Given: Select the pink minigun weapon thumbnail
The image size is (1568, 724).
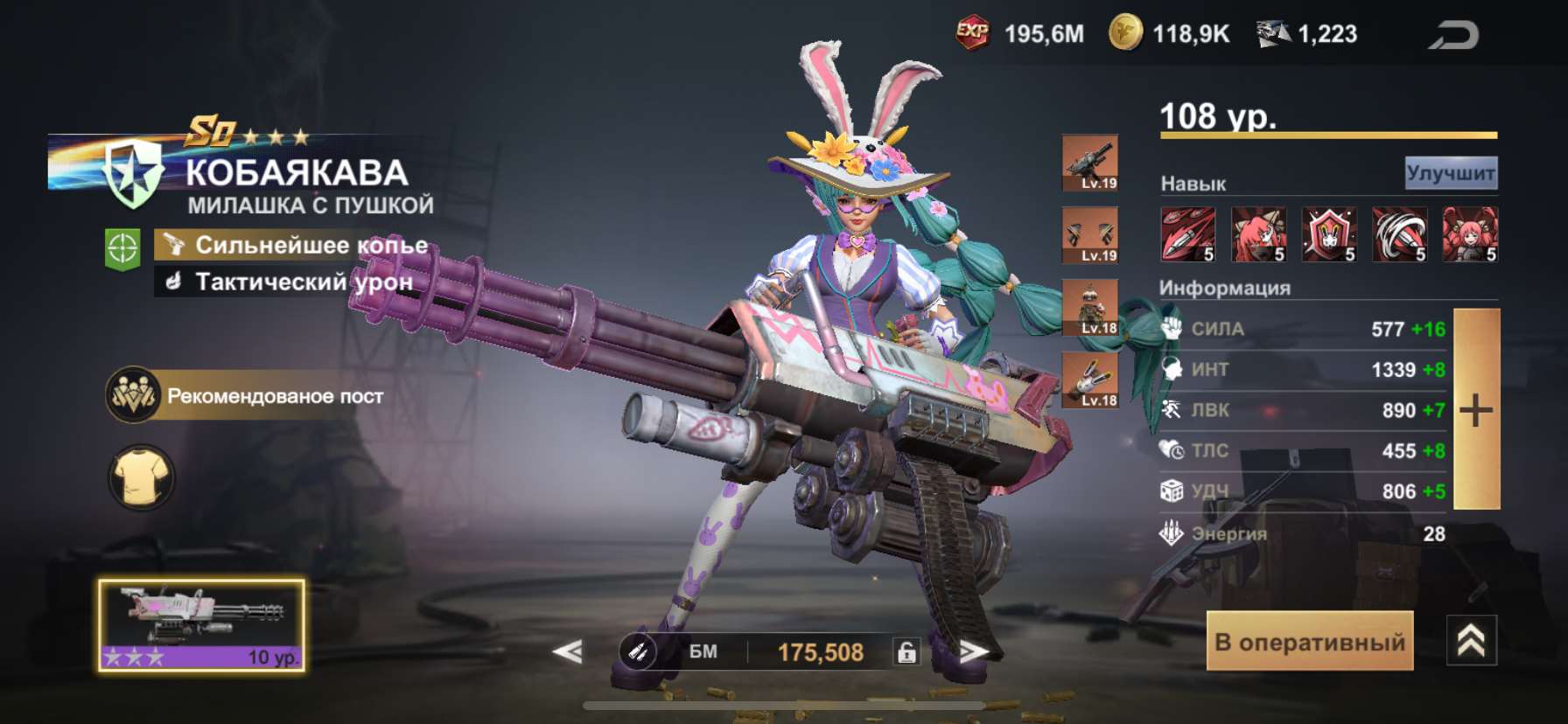Looking at the screenshot, I should click(x=201, y=624).
